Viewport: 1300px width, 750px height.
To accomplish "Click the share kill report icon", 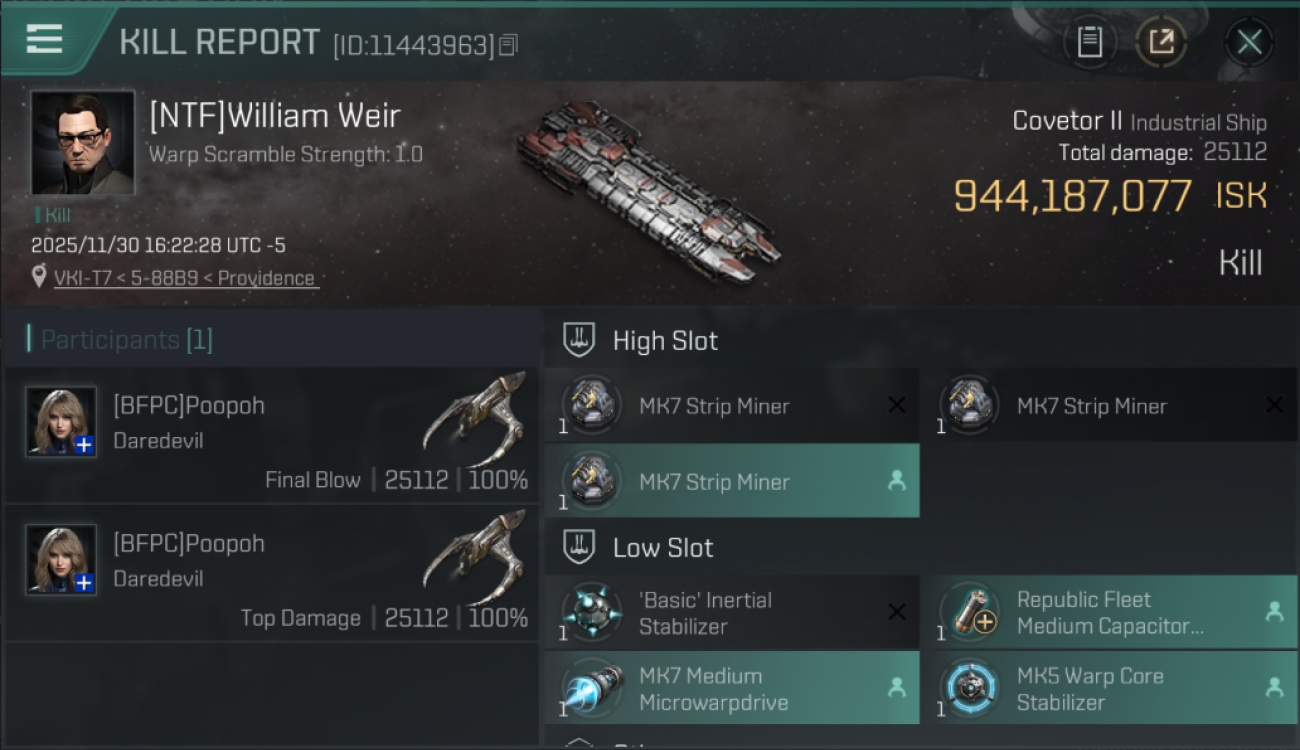I will coord(1162,42).
